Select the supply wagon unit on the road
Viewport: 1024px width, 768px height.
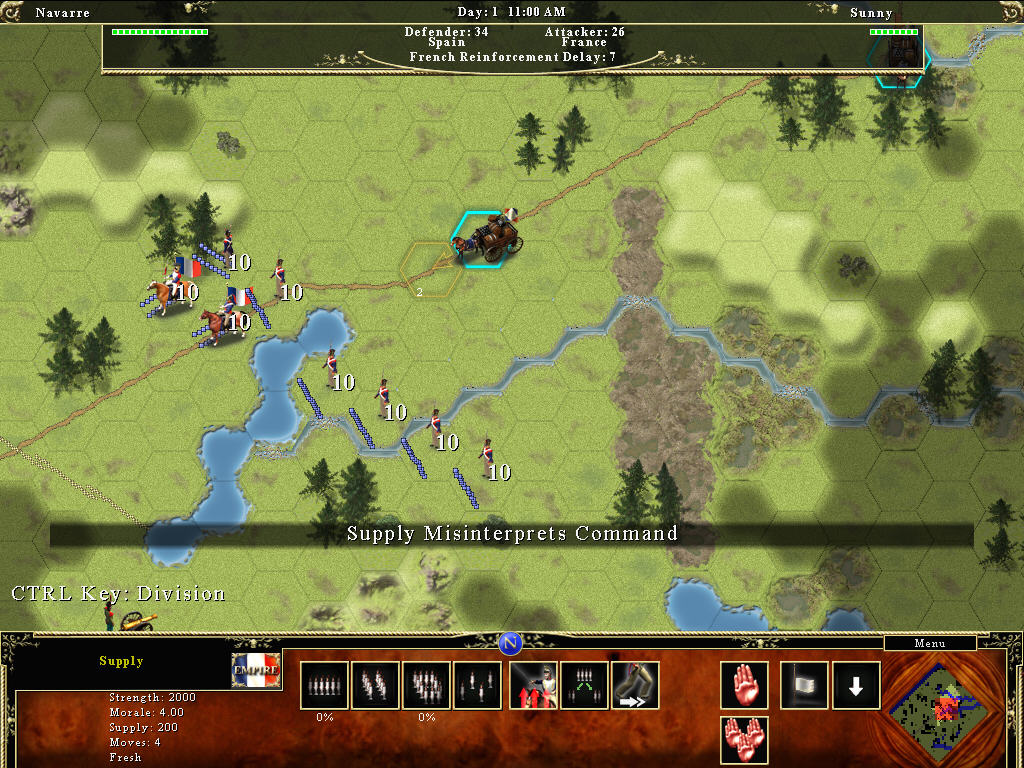tap(490, 238)
